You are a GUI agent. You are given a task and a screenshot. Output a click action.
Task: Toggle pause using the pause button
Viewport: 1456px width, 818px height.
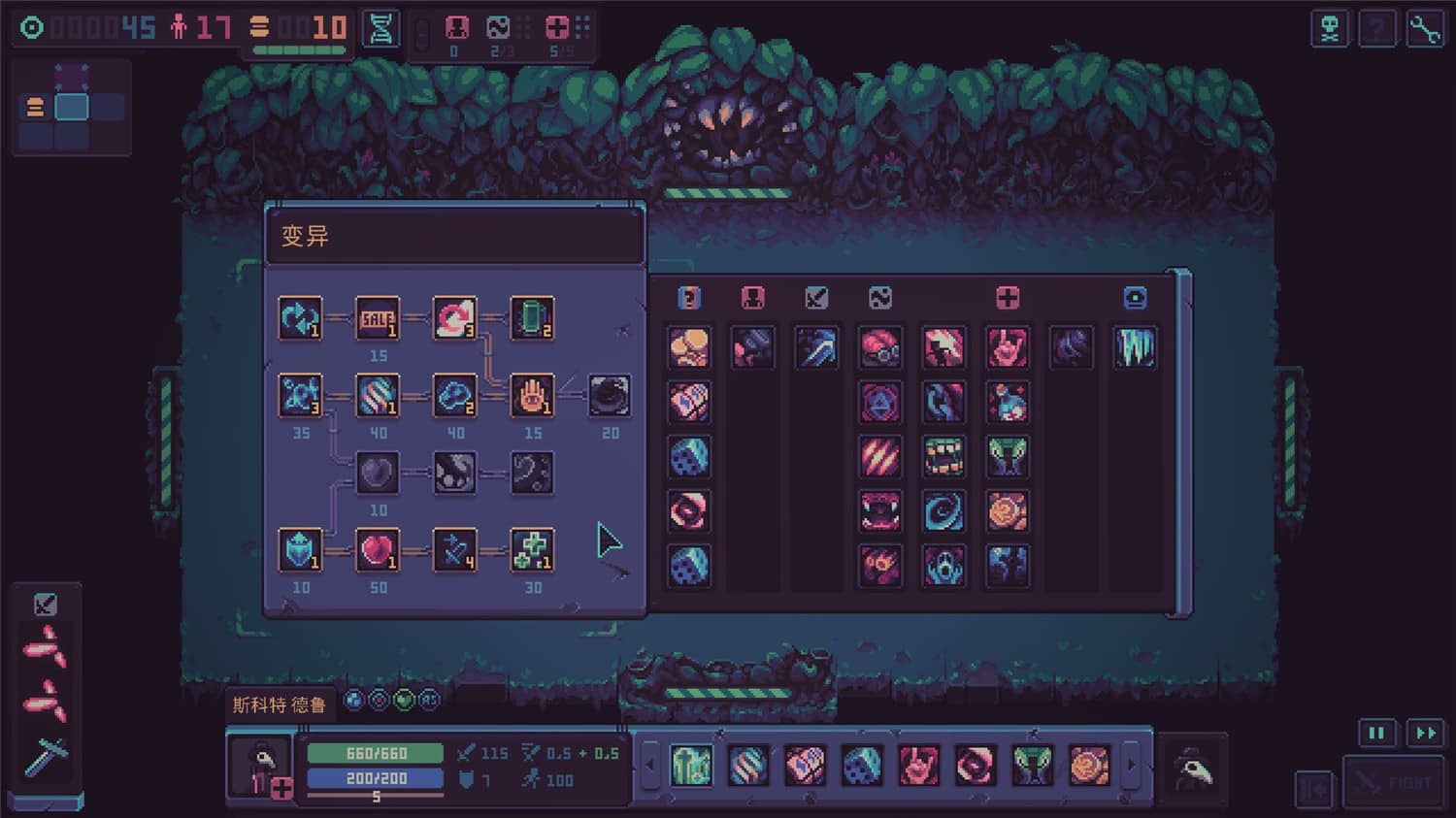(1376, 734)
